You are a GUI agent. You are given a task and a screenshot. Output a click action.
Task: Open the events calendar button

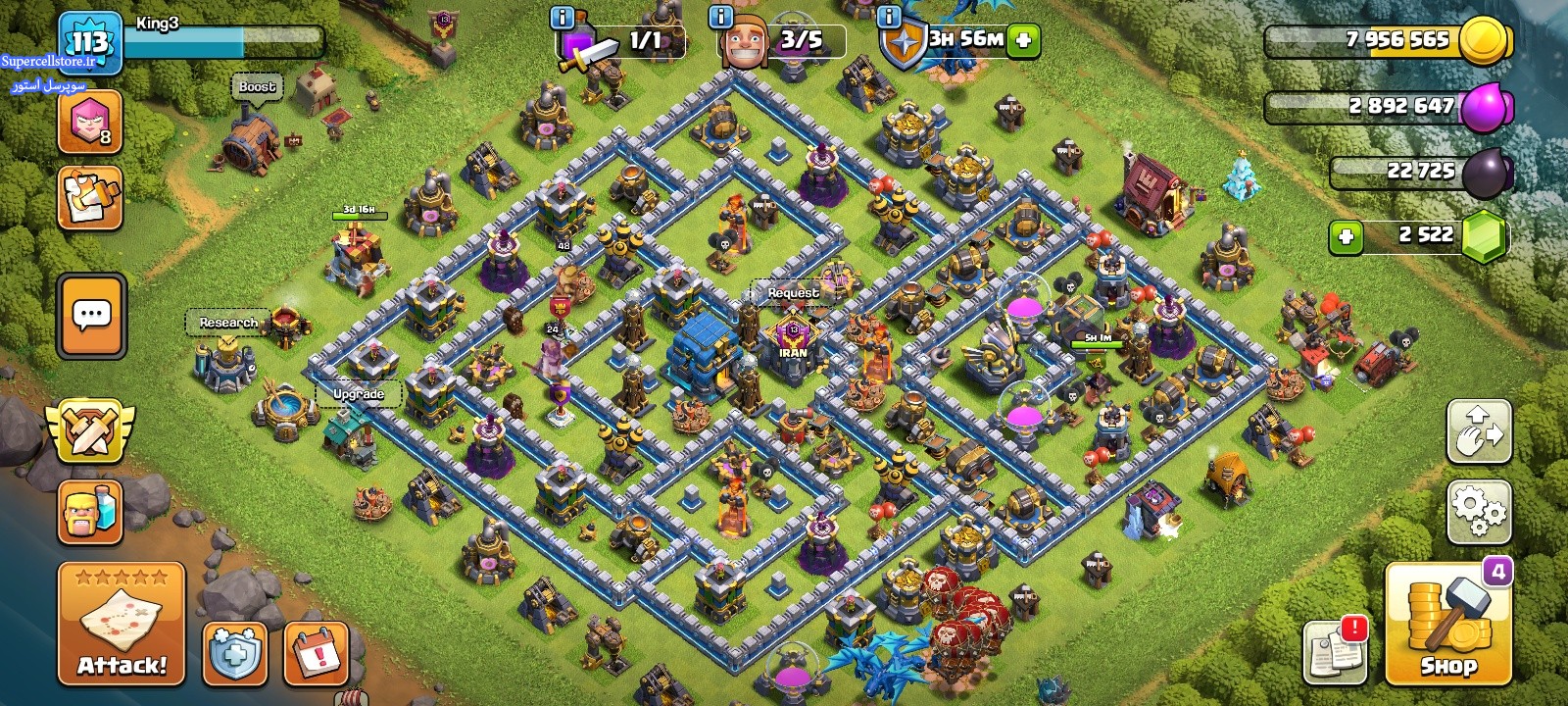pos(316,653)
